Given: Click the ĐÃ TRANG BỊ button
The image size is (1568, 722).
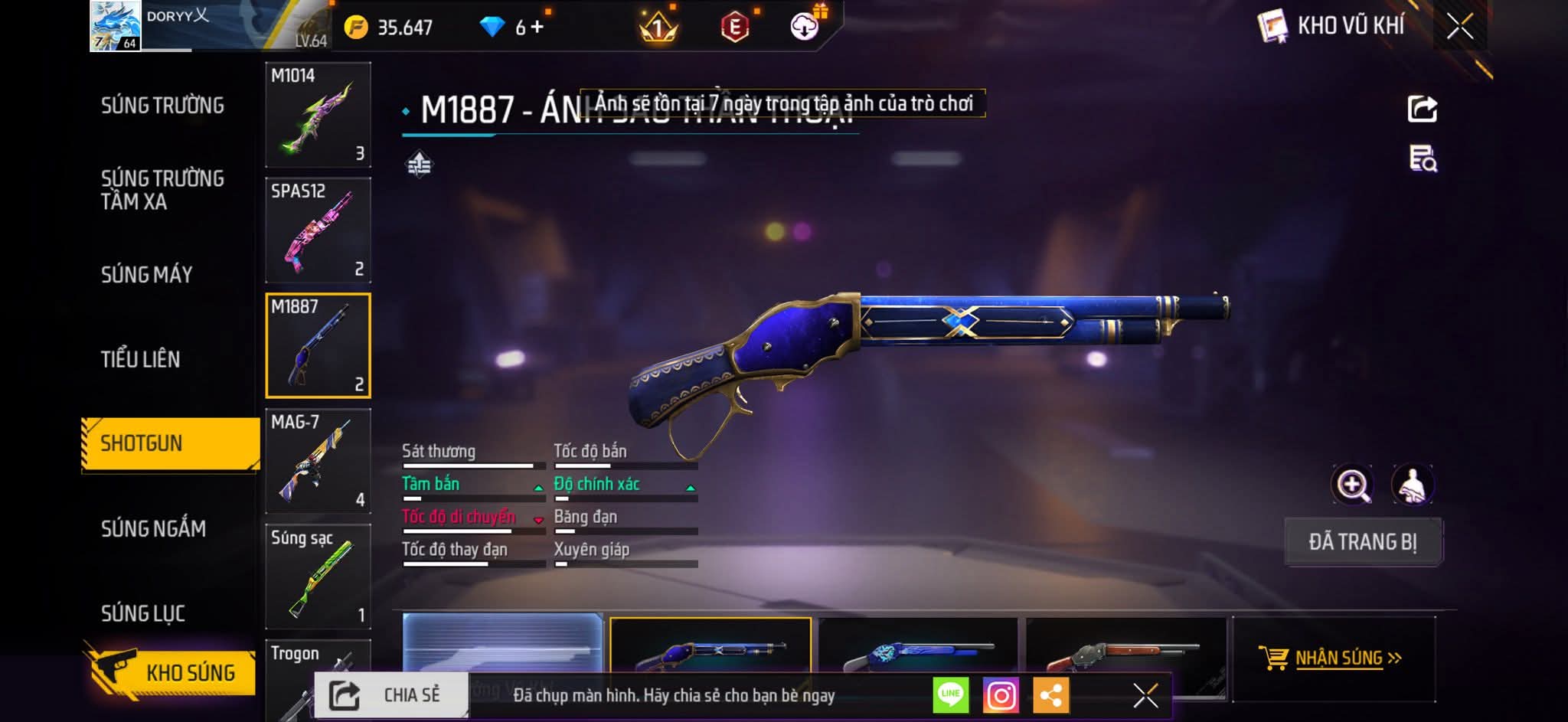Looking at the screenshot, I should tap(1362, 542).
